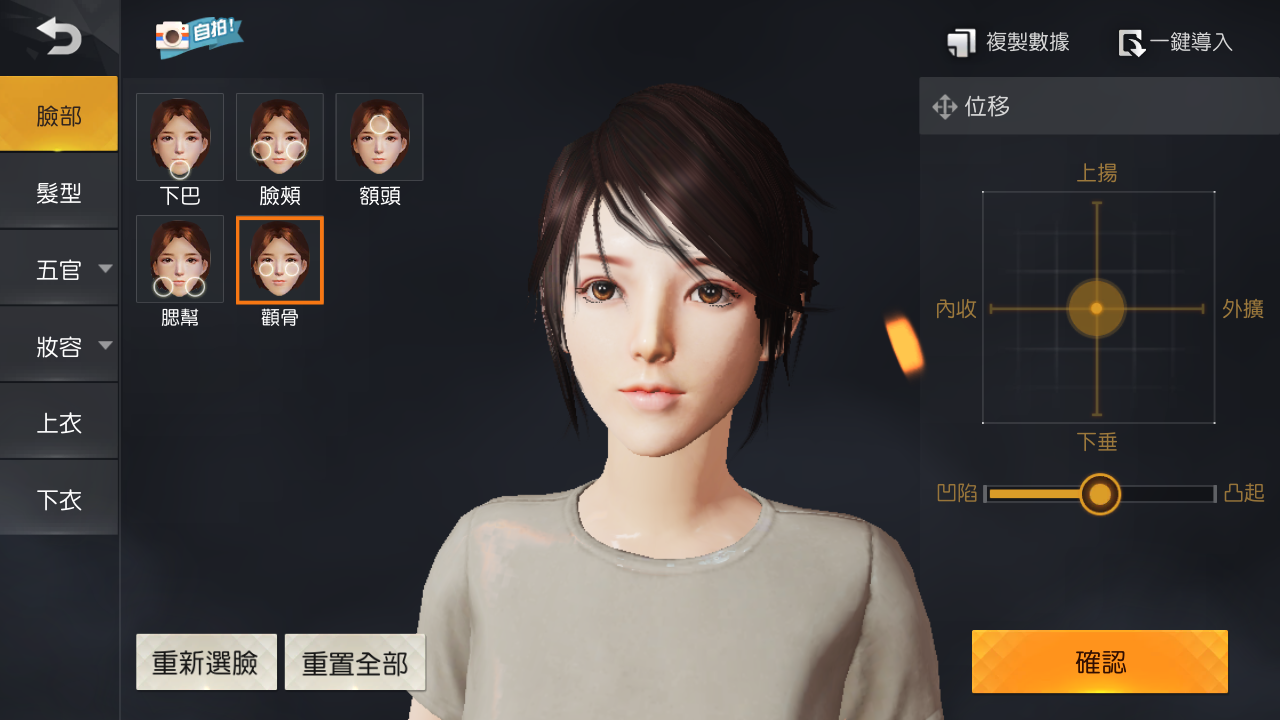The height and width of the screenshot is (720, 1280).
Task: Switch to the 髮型 hairstyle tab
Action: (x=59, y=190)
